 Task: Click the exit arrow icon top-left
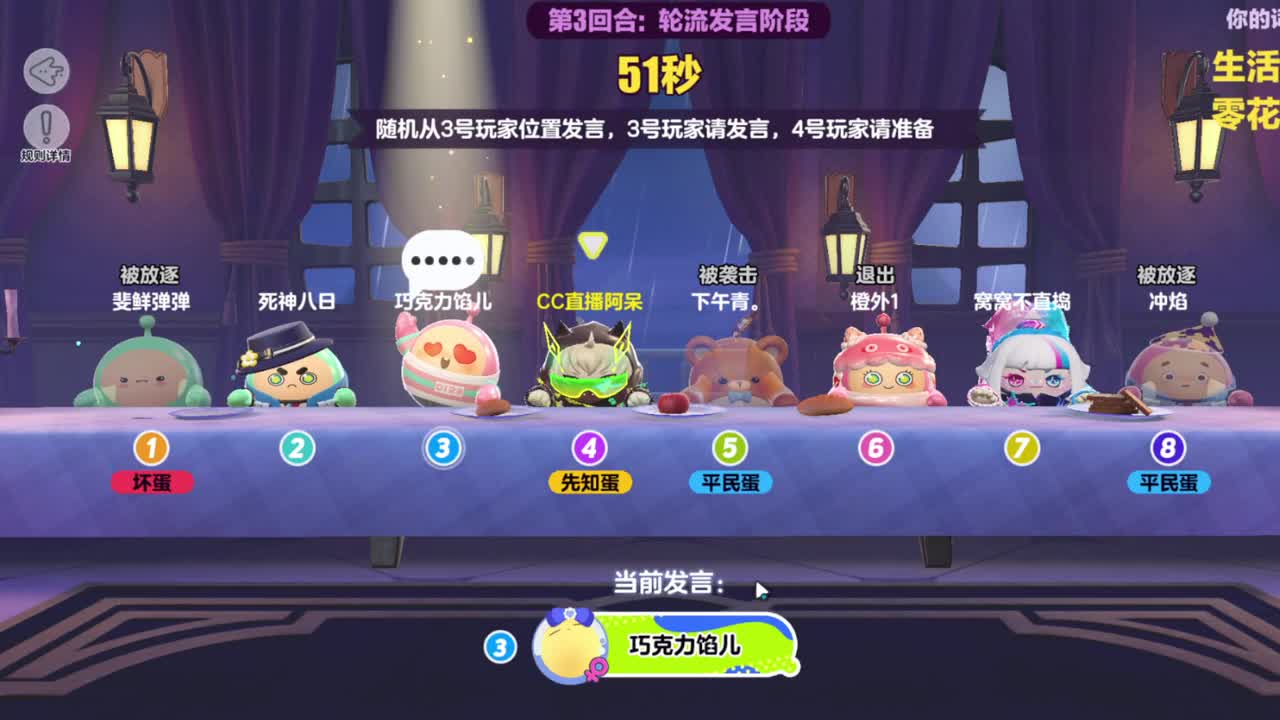coord(47,71)
